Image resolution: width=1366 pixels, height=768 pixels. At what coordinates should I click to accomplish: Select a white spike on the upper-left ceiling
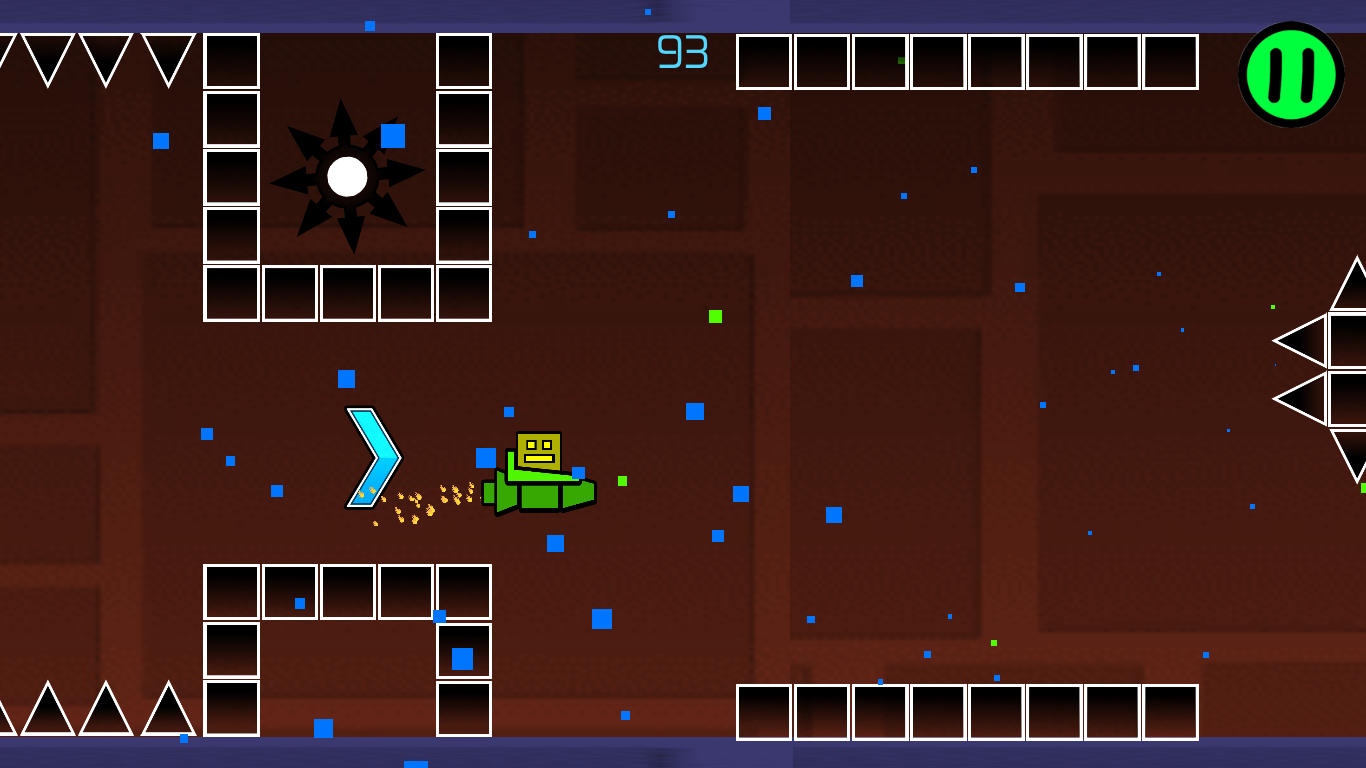tap(47, 48)
